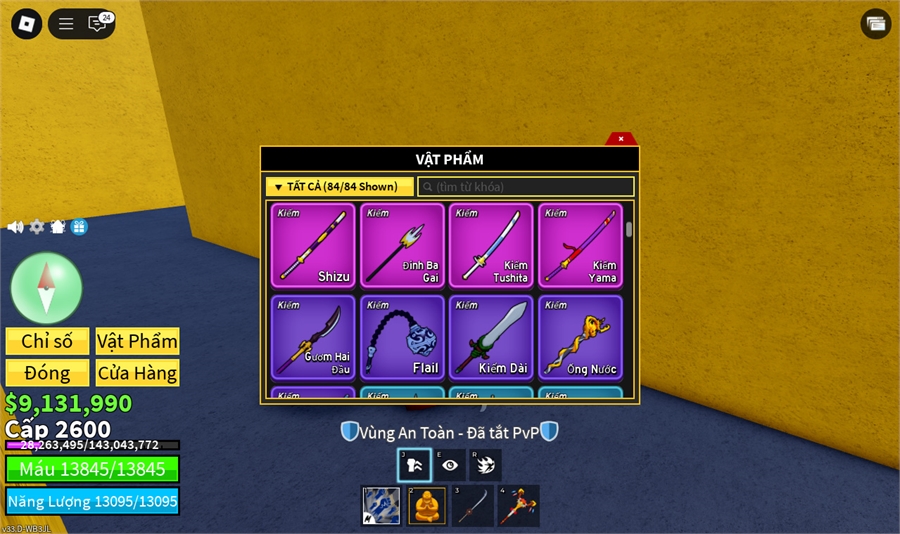Choose the Flail weapon item
This screenshot has width=900, height=534.
pos(402,337)
